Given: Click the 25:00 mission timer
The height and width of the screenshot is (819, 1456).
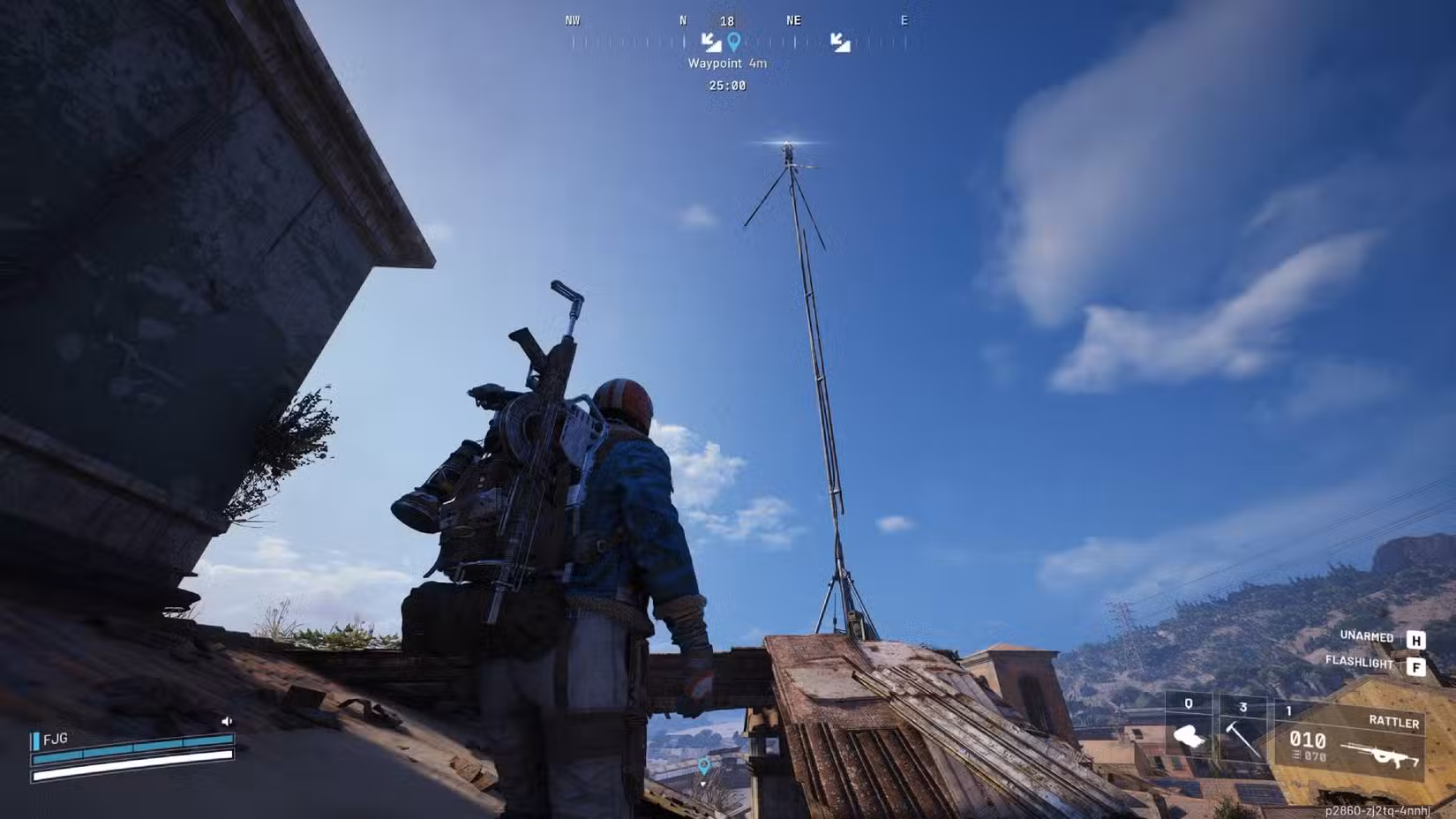Looking at the screenshot, I should 728,86.
